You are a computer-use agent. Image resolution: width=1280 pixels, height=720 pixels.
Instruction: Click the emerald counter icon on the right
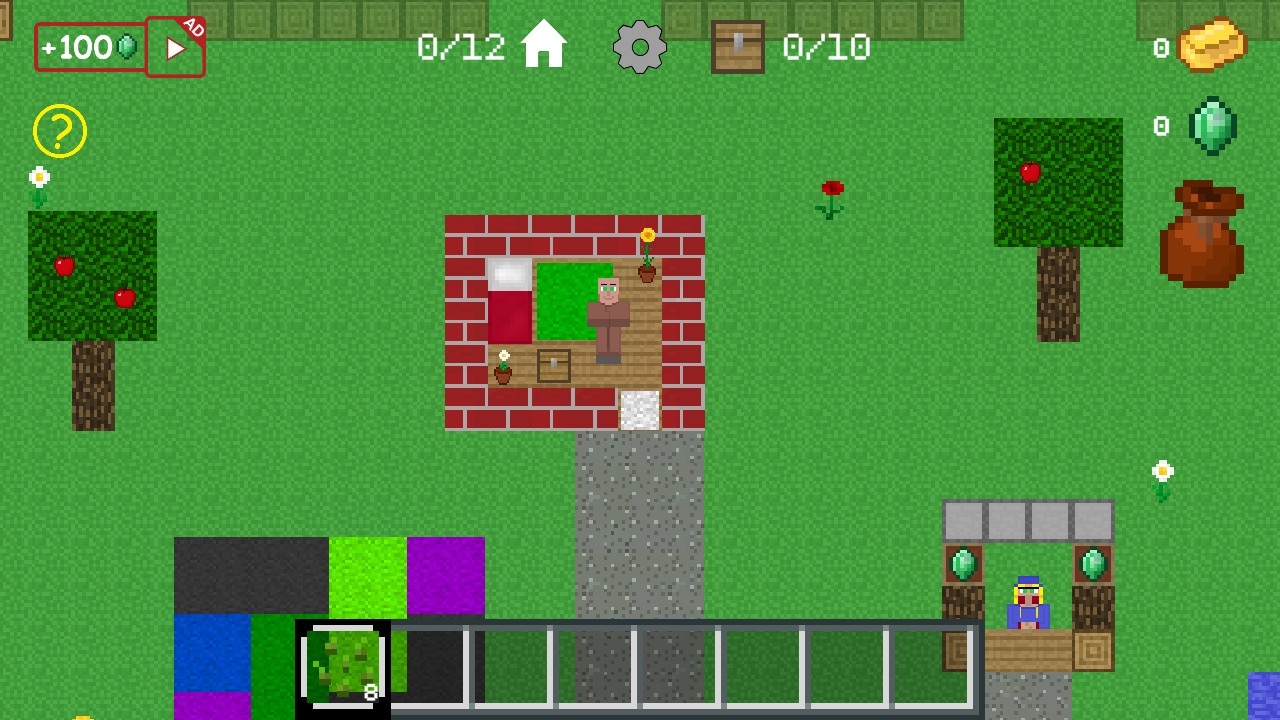1212,126
